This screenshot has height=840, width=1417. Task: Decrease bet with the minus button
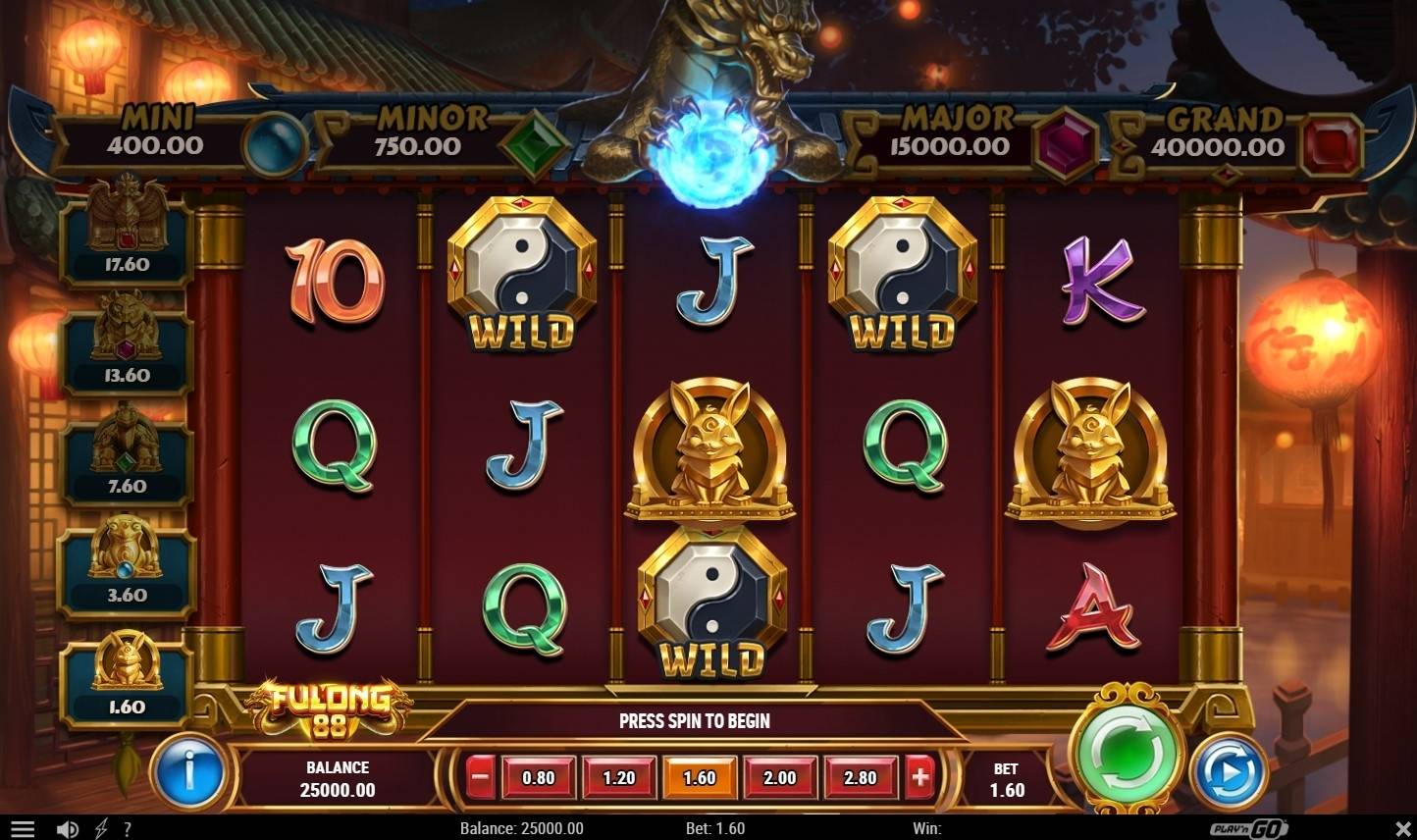coord(480,778)
